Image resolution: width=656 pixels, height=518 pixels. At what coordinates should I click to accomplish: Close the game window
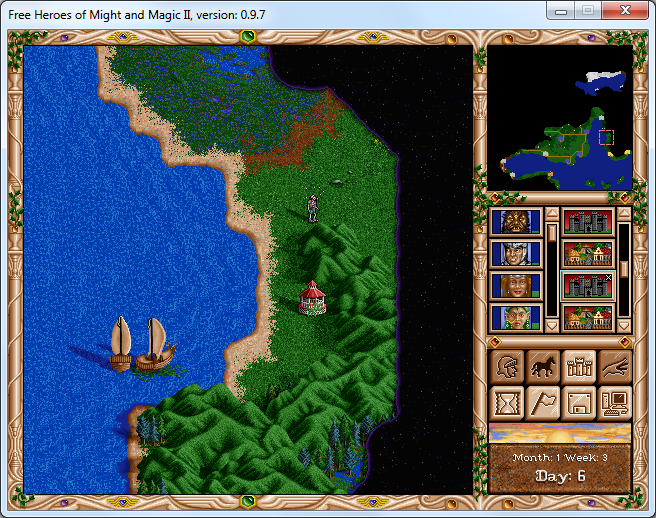point(628,10)
